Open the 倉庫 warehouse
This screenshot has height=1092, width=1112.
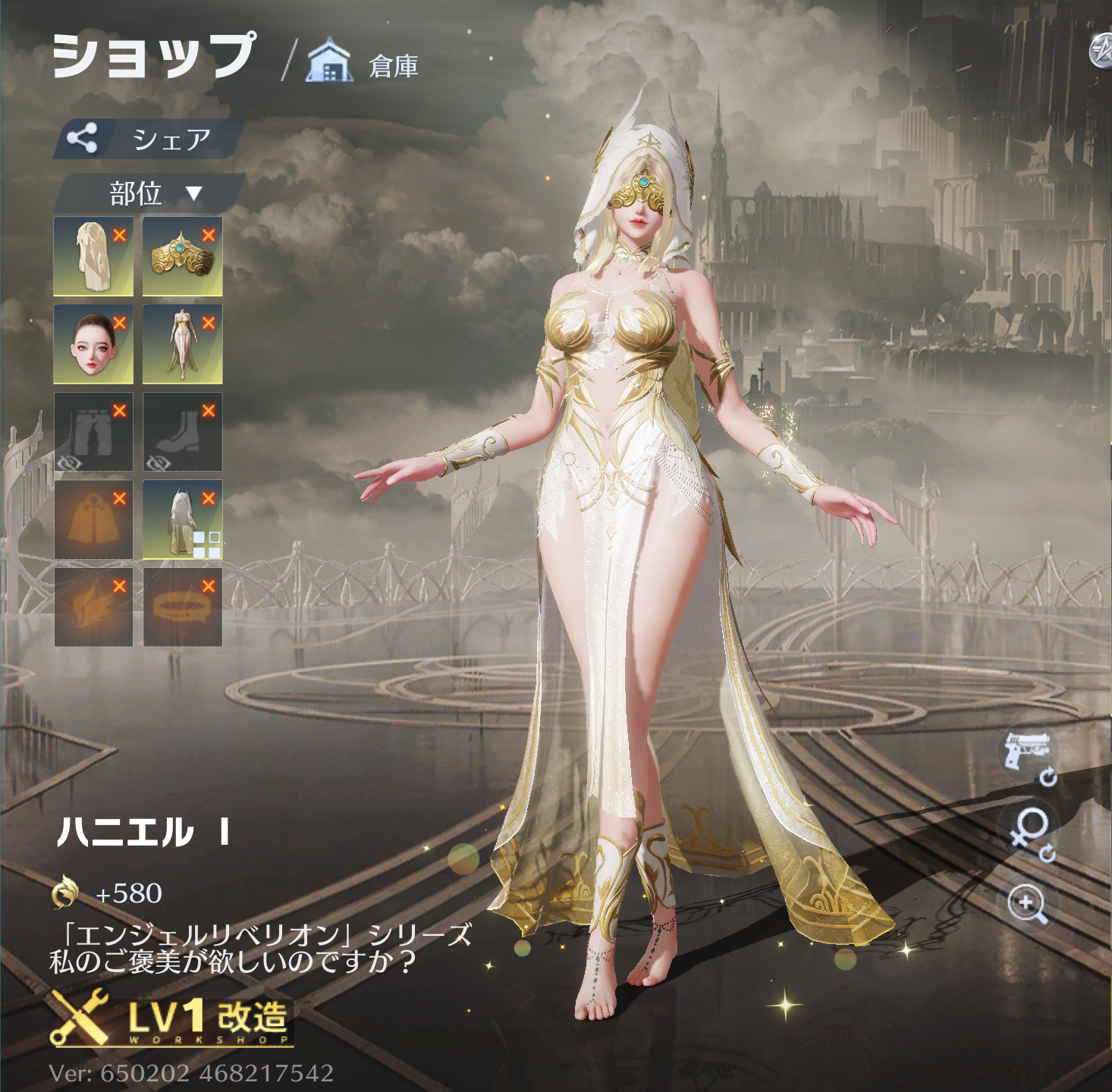pyautogui.click(x=363, y=64)
